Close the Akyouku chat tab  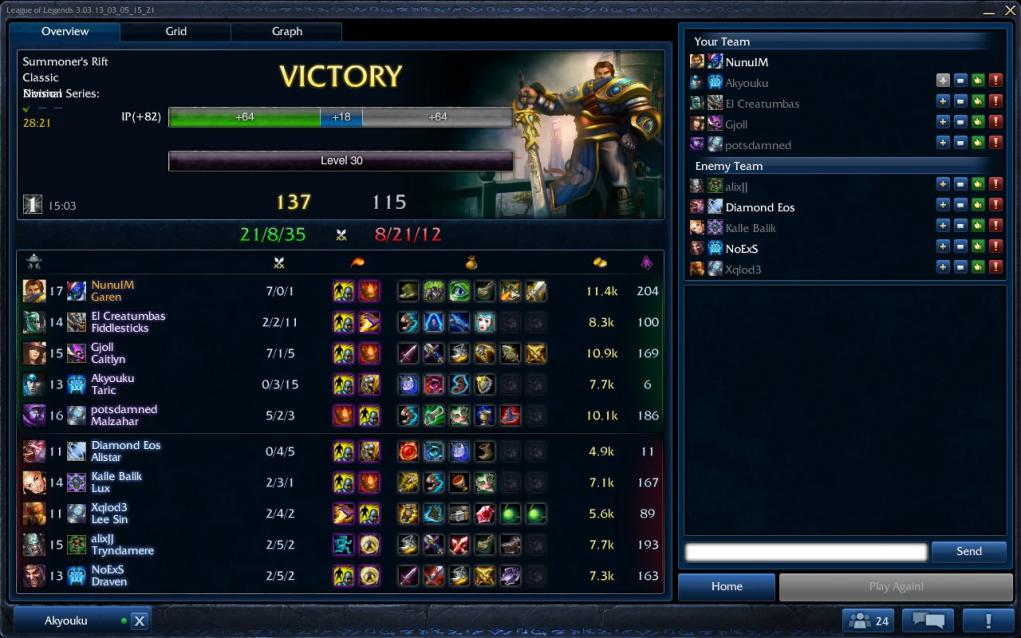point(139,621)
